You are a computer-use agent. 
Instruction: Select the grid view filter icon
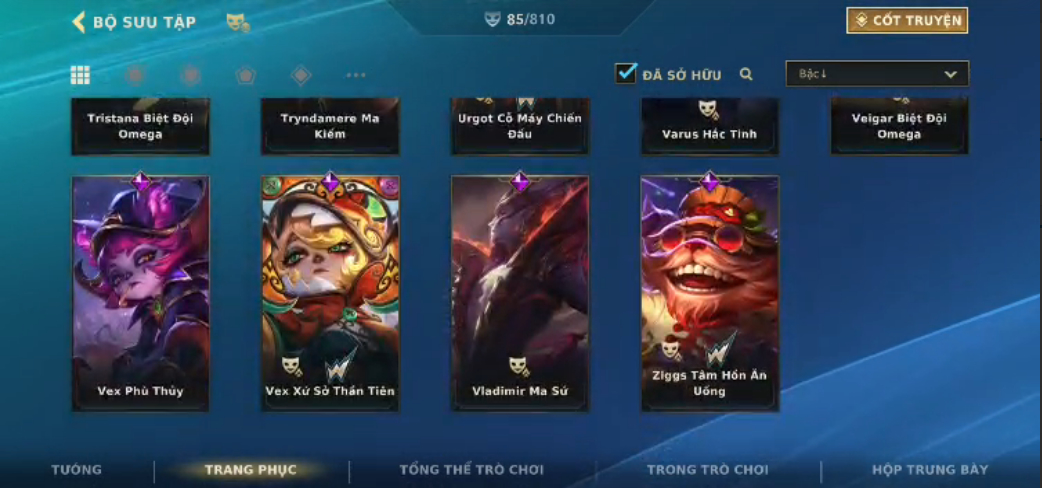click(80, 75)
